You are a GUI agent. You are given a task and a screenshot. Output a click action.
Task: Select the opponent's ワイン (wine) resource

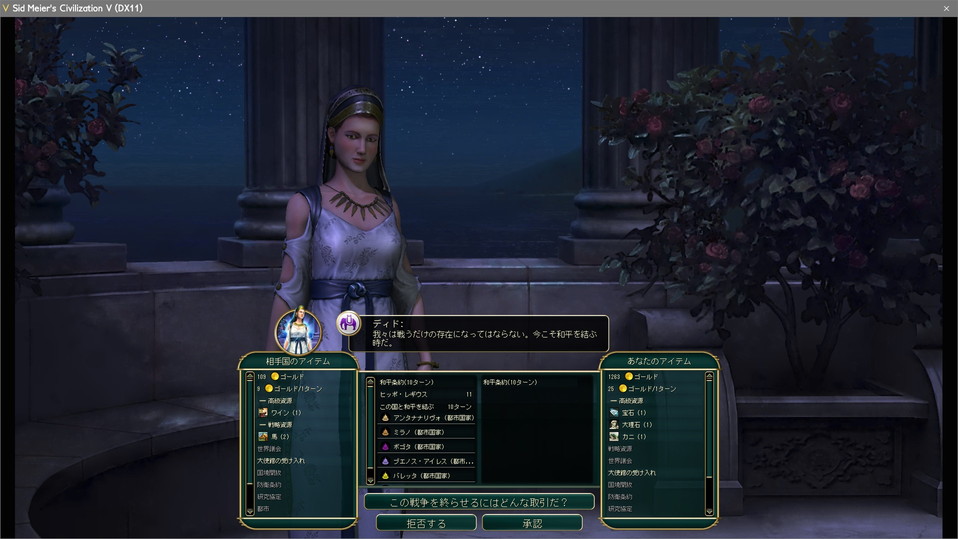(280, 412)
